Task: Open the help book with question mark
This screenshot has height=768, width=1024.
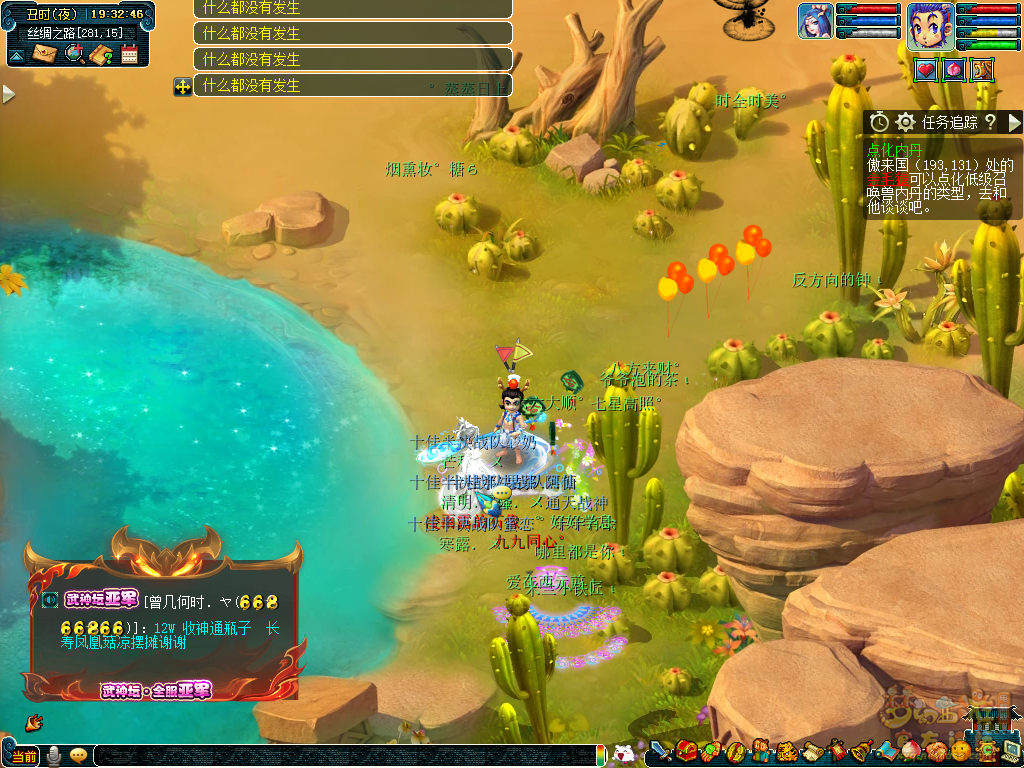Action: pyautogui.click(x=101, y=54)
